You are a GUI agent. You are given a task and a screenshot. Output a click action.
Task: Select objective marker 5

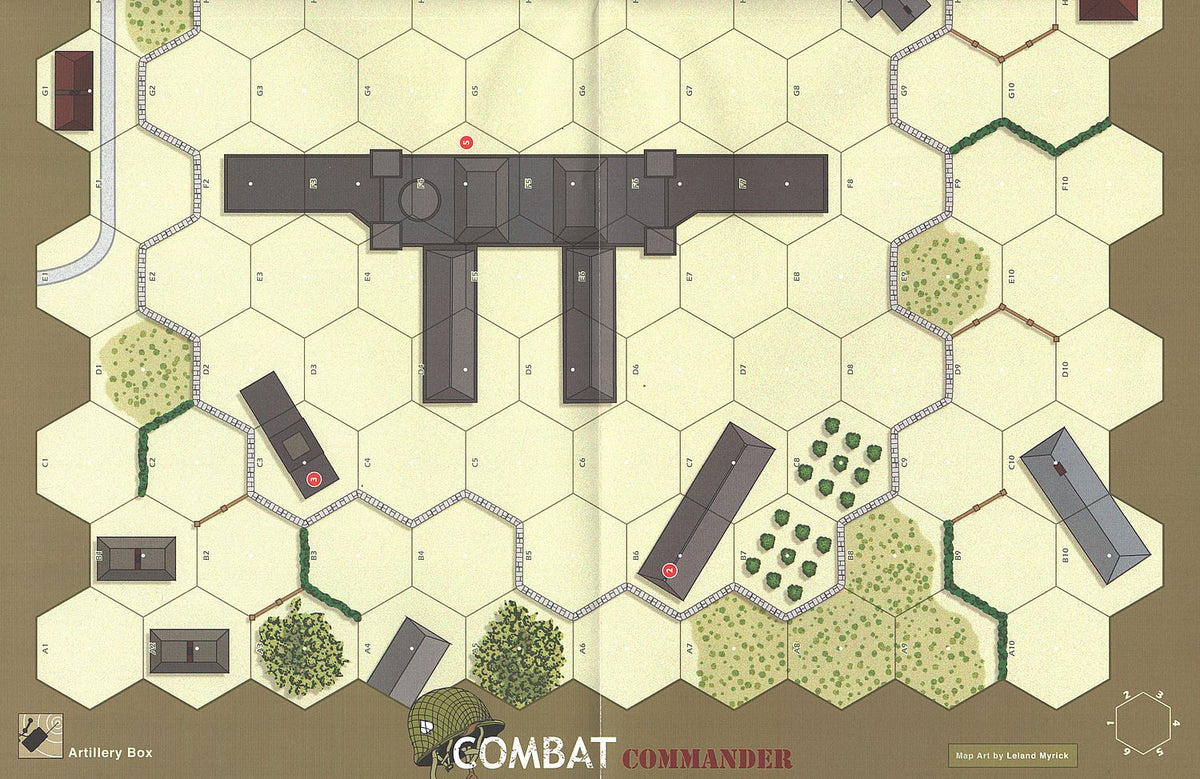point(465,143)
